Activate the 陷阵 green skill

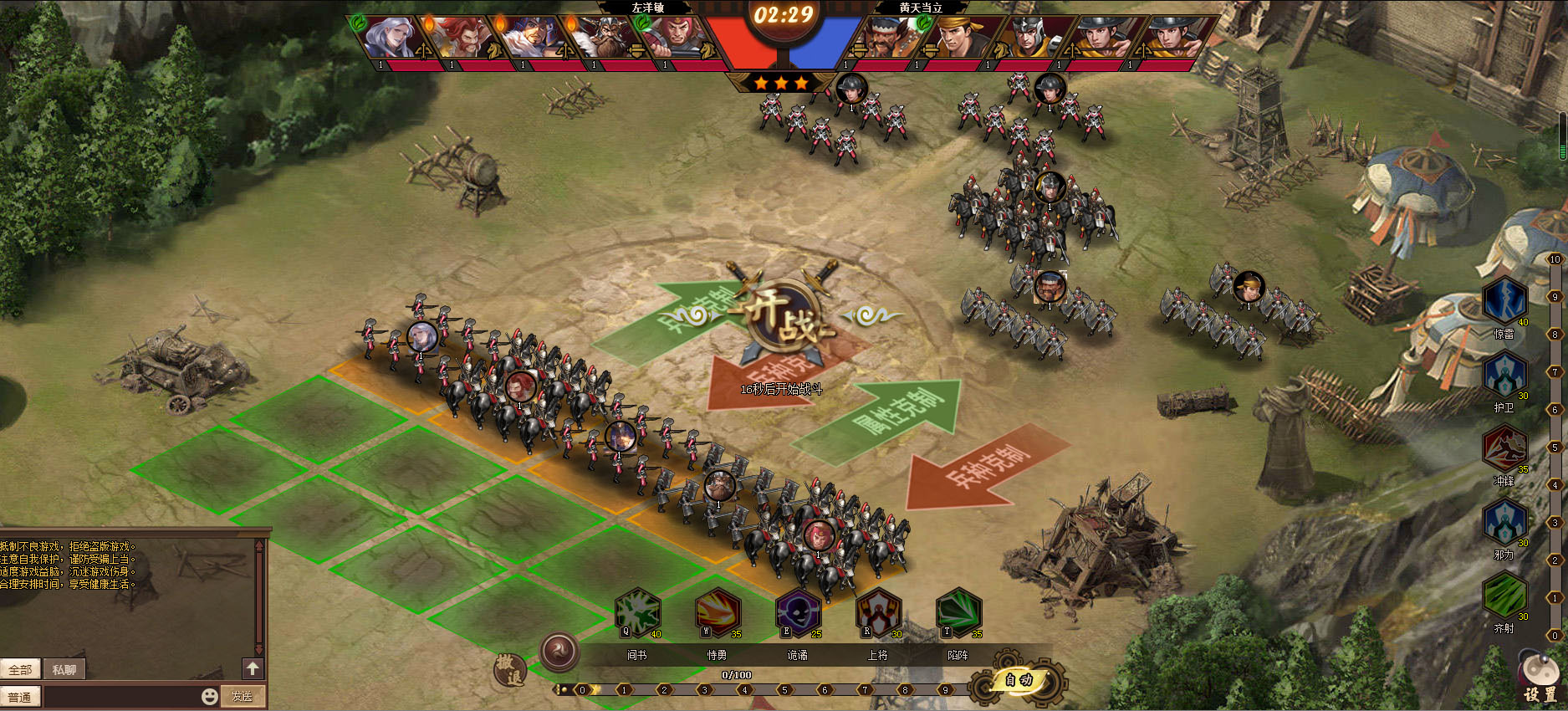pyautogui.click(x=958, y=613)
